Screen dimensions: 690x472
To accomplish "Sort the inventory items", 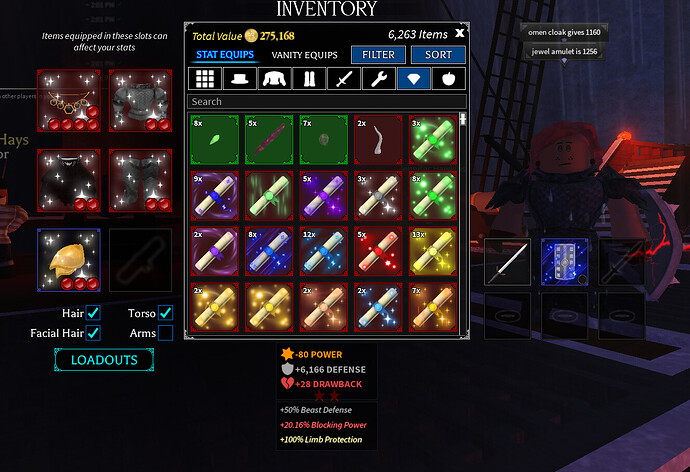I will [438, 55].
